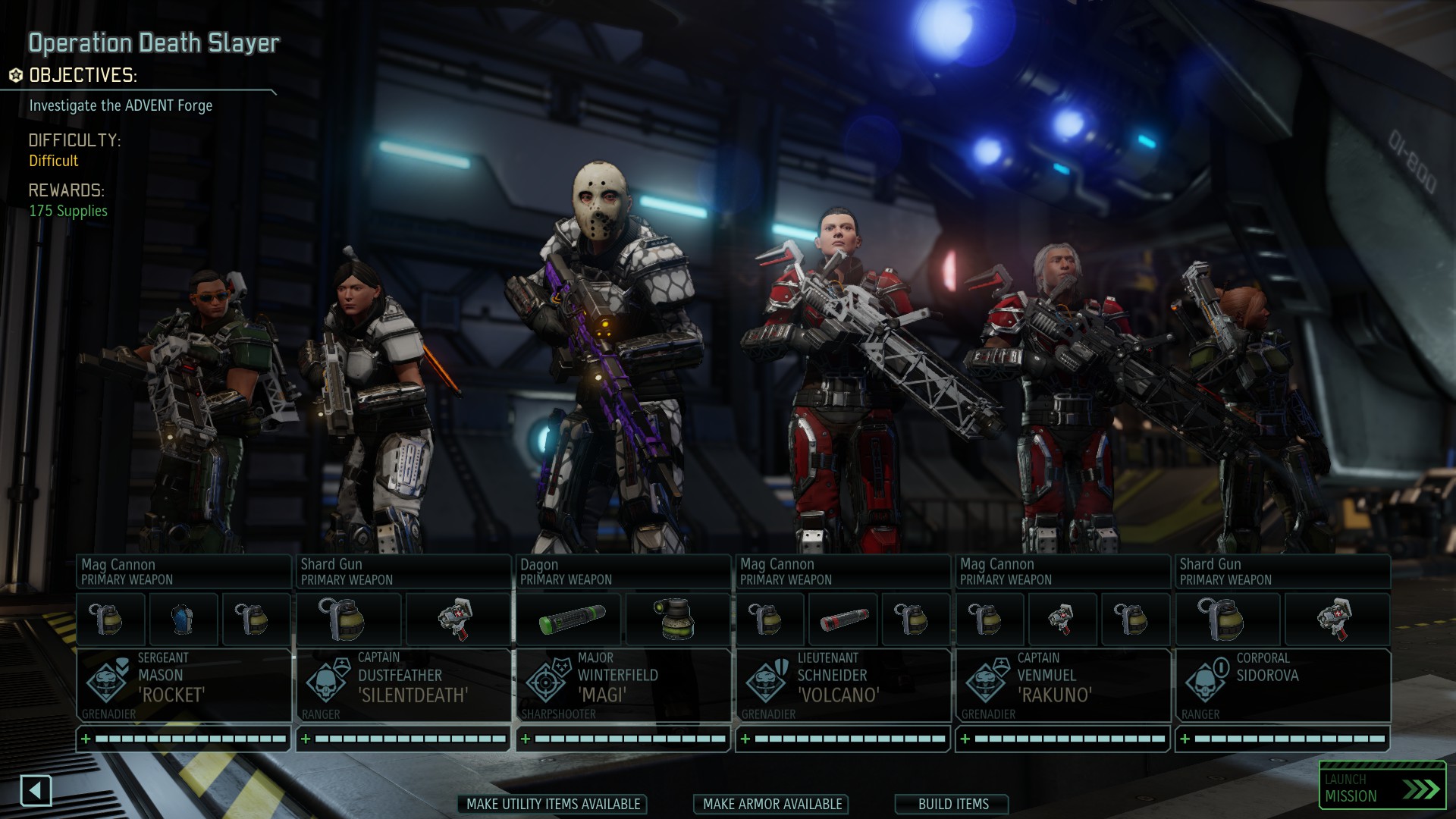Select Mason's blue vest utility slot
Screen dimensions: 1456x819
coord(184,619)
